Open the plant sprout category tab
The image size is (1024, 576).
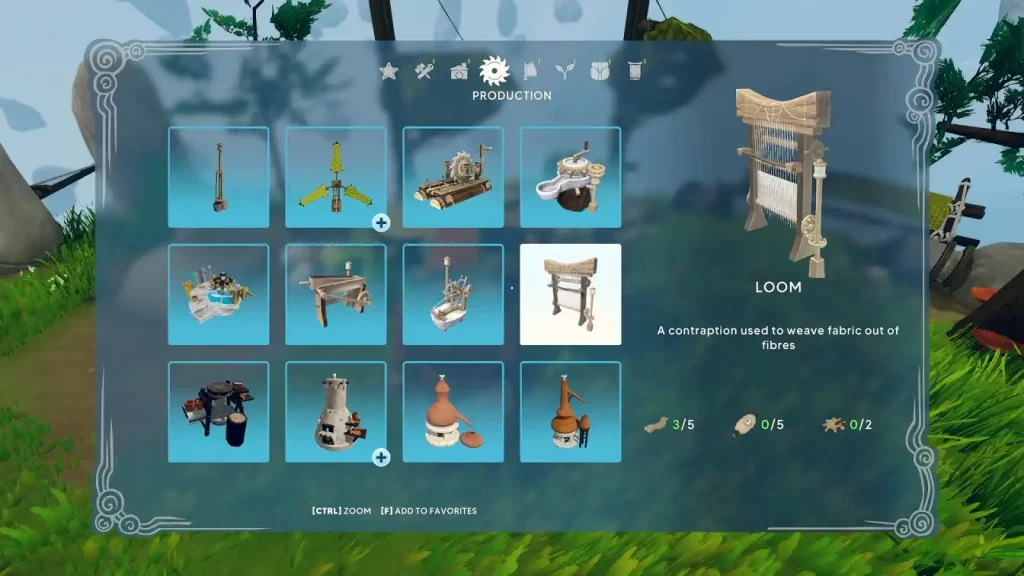point(565,70)
